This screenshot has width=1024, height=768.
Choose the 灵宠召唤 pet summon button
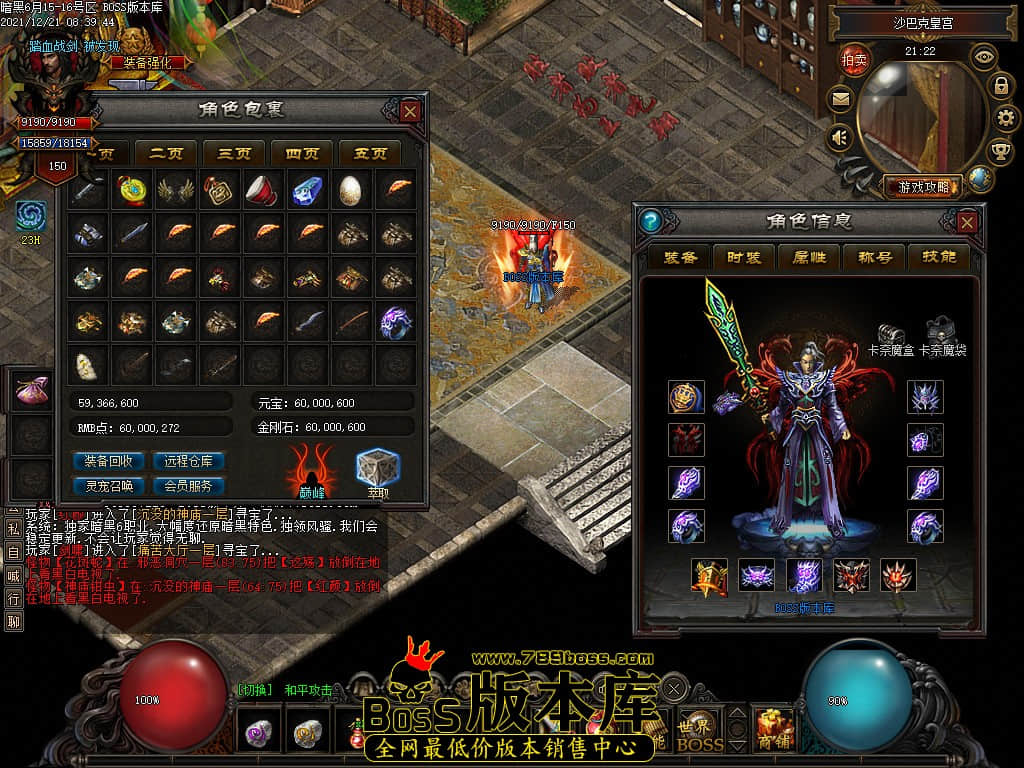point(108,486)
